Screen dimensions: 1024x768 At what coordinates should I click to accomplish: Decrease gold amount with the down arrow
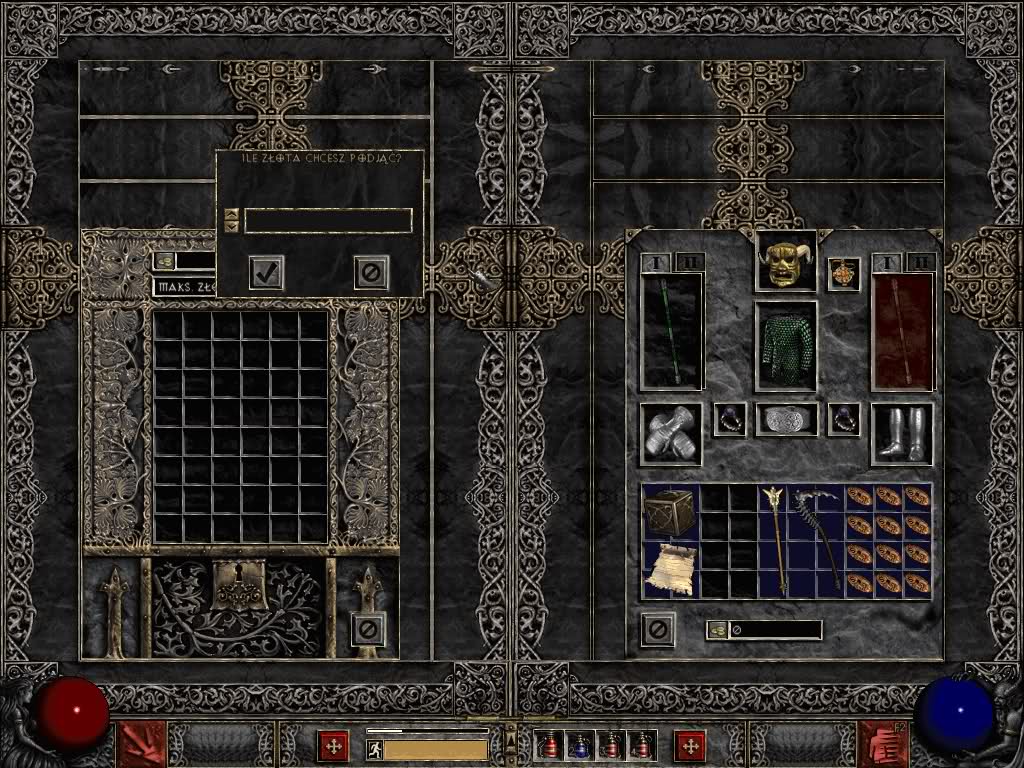click(x=232, y=227)
